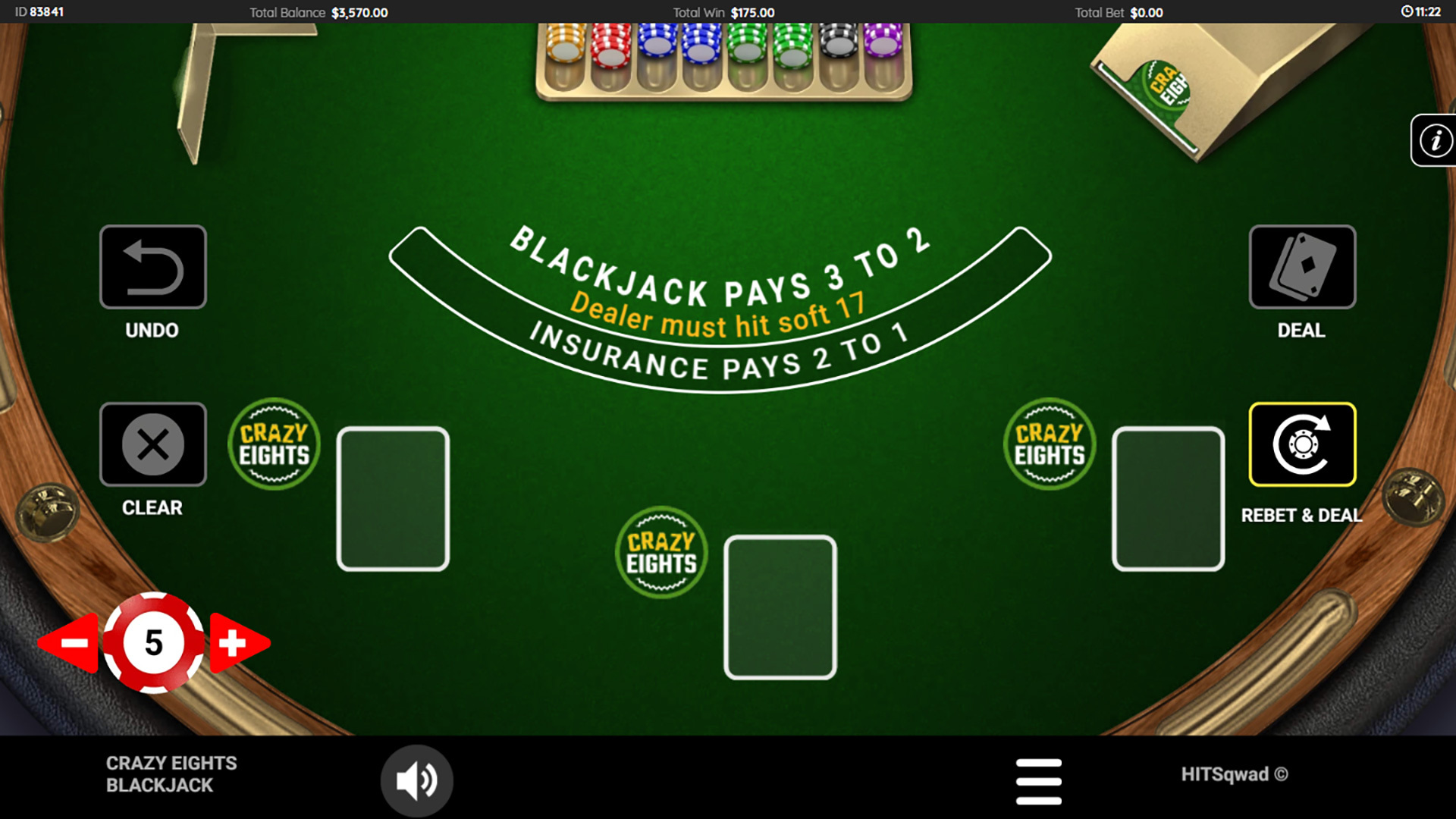Place a Crazy Eights side bet on center spot
This screenshot has width=1456, height=819.
click(661, 552)
